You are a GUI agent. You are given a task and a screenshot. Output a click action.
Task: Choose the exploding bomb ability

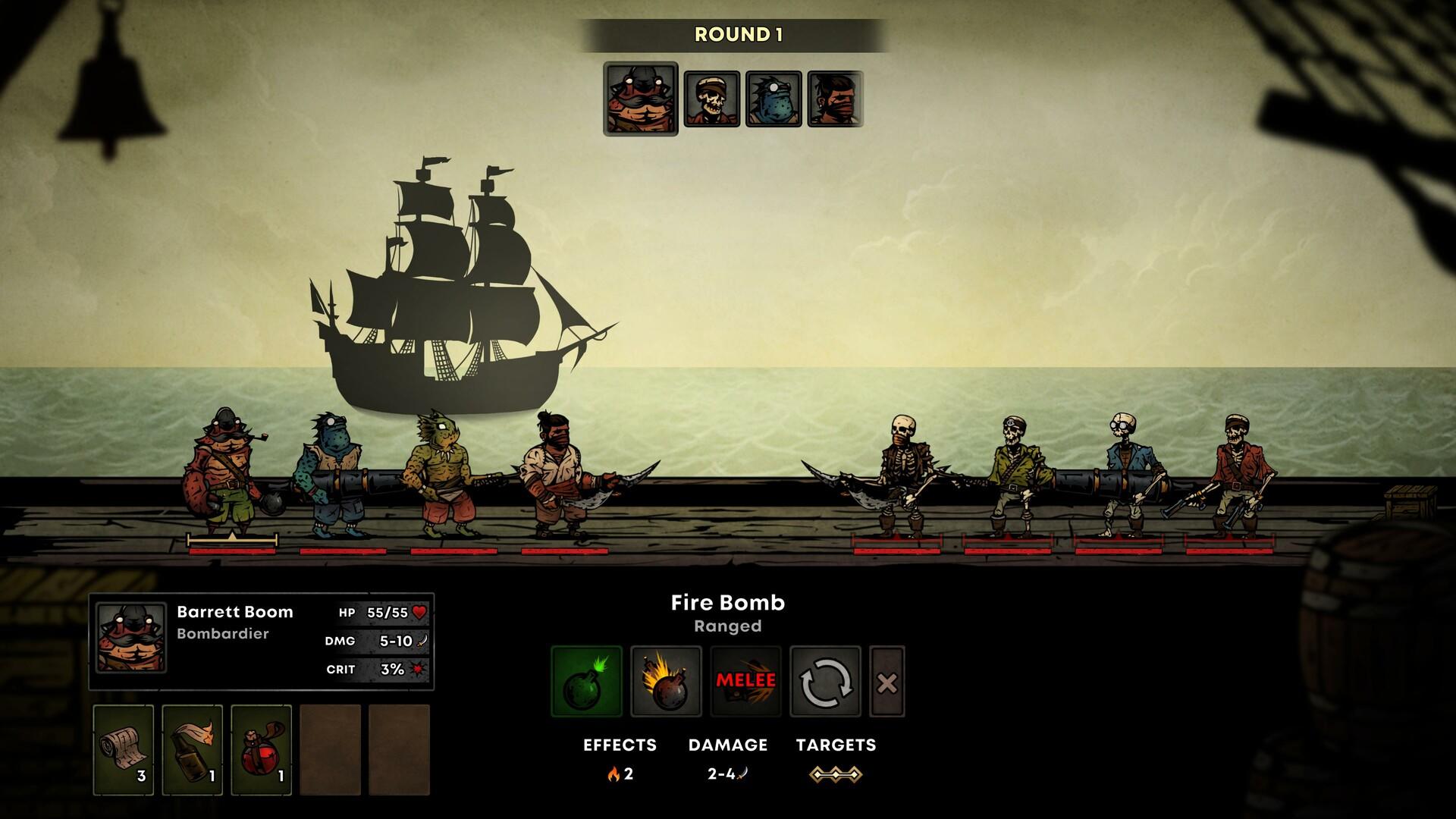pyautogui.click(x=666, y=681)
